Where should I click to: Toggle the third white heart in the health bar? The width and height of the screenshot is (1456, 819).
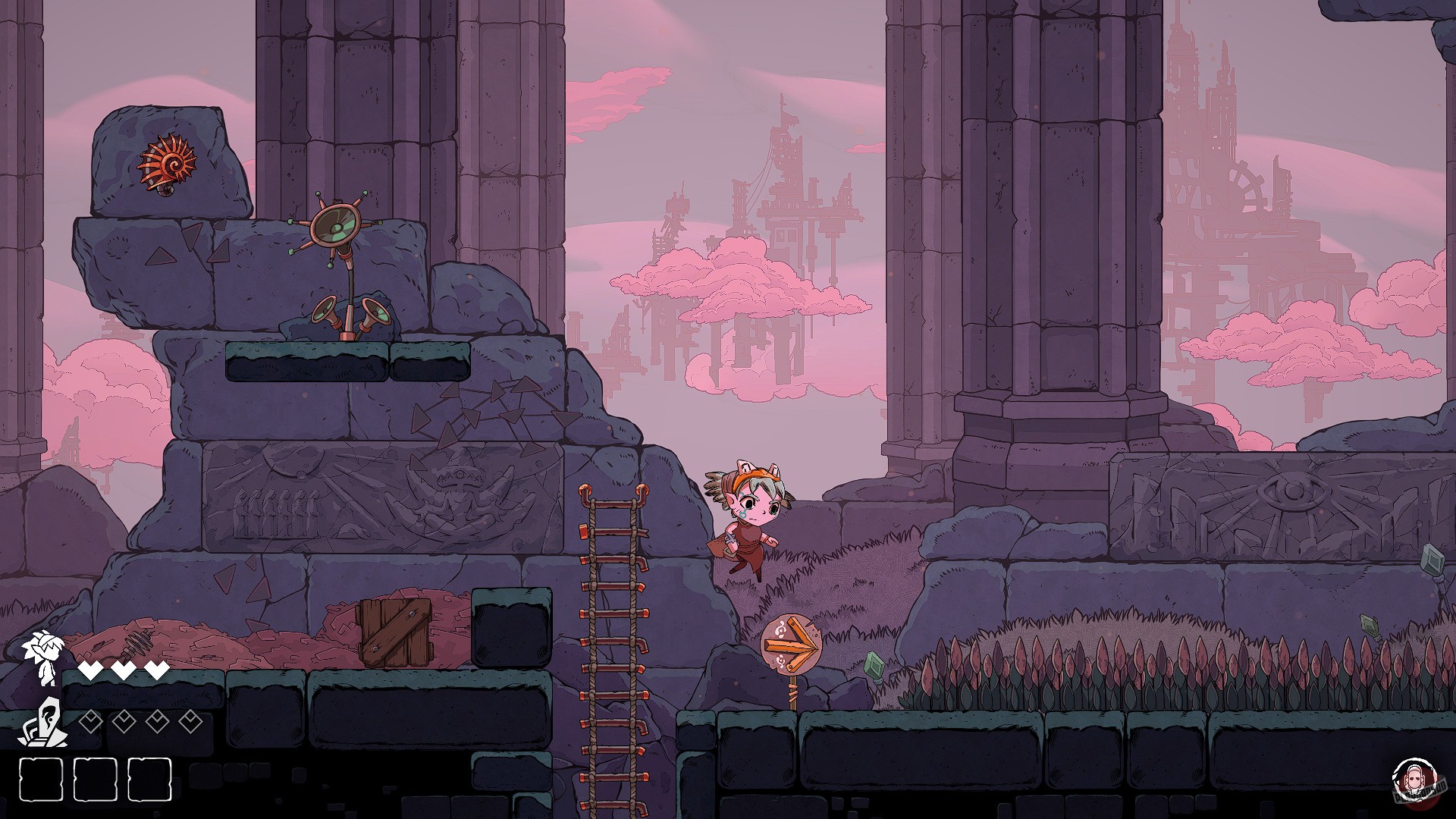[x=157, y=670]
